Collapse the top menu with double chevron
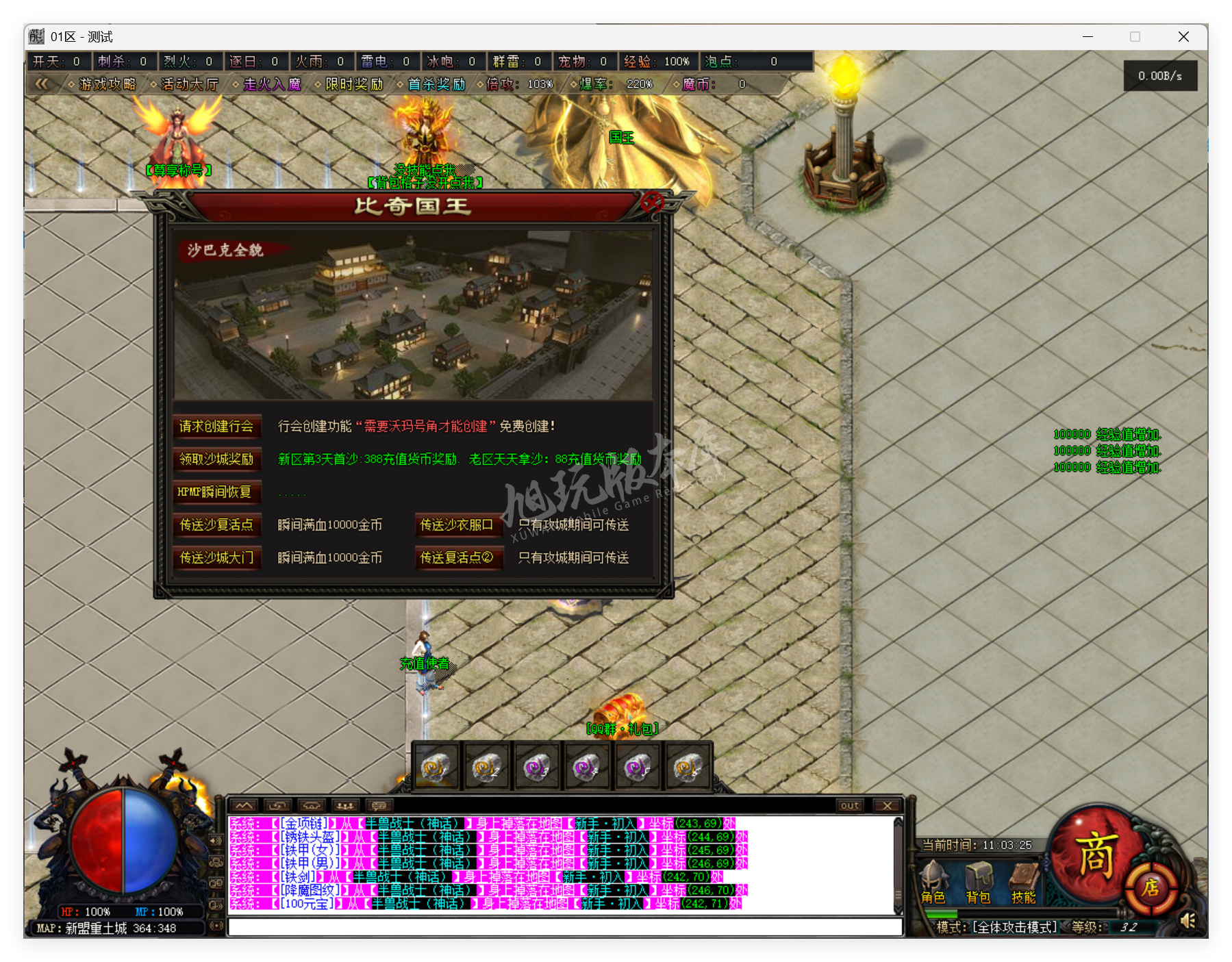Screen dimensions: 1232x962 coord(42,84)
